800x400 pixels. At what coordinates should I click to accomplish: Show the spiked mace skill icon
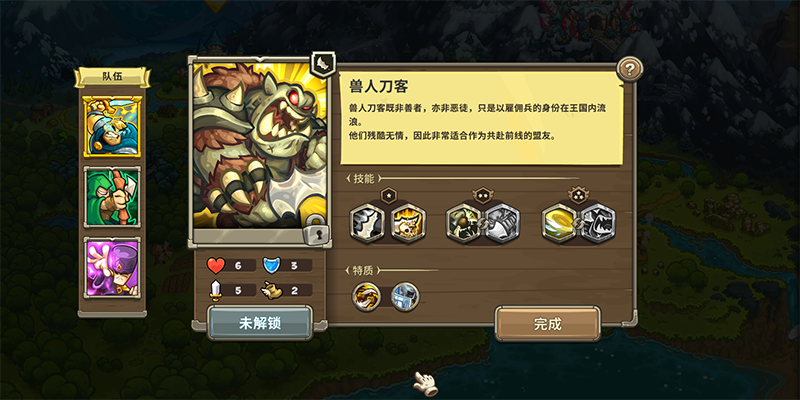[x=464, y=223]
